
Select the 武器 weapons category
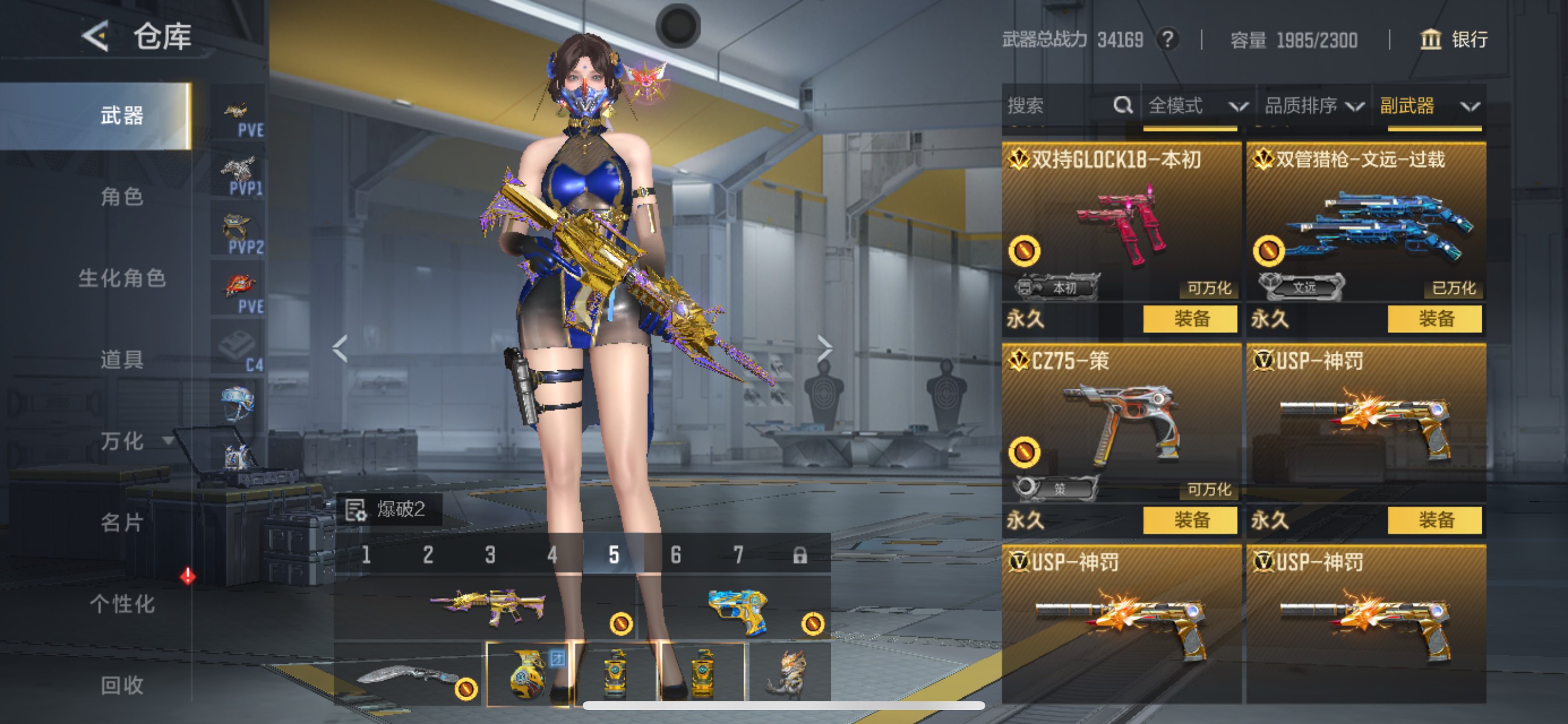tap(122, 115)
